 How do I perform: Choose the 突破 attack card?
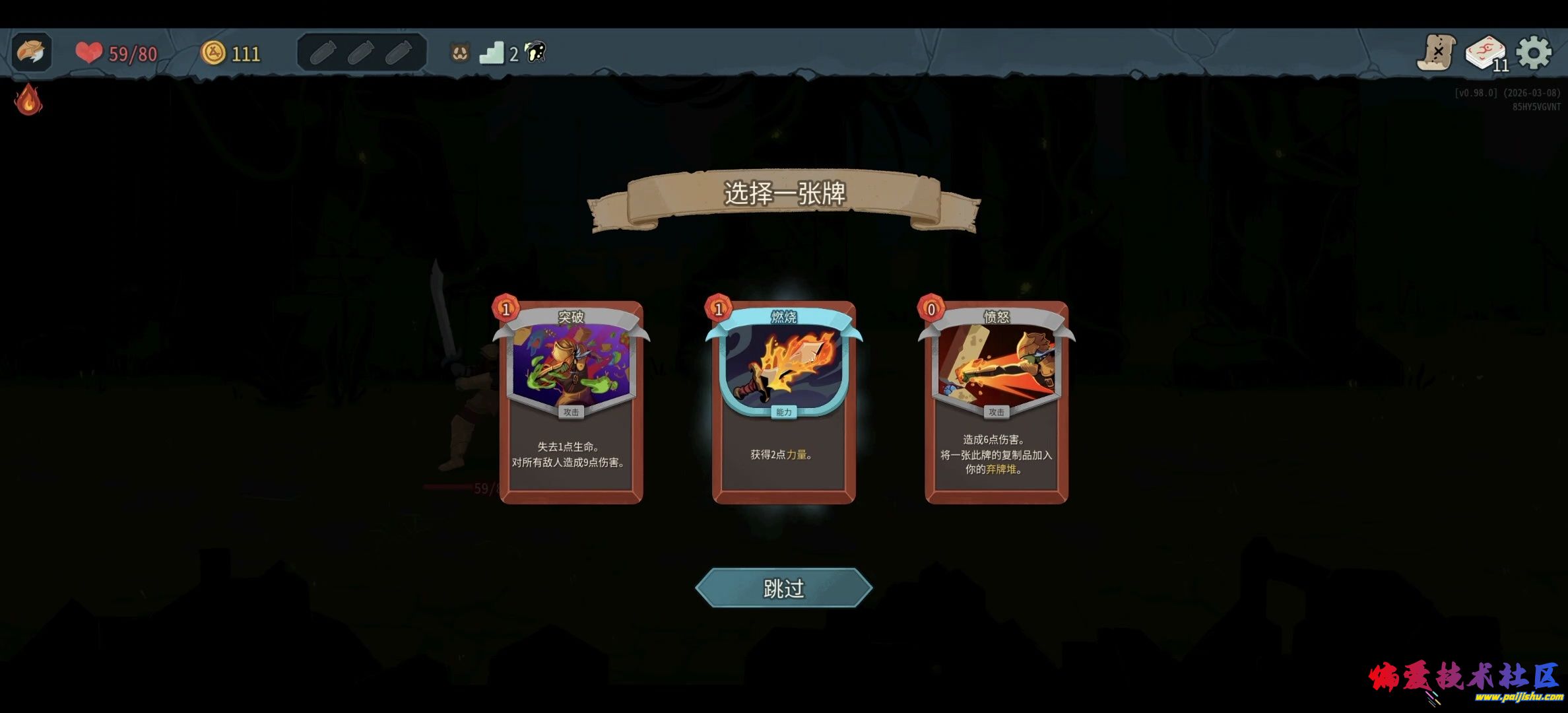coord(571,403)
